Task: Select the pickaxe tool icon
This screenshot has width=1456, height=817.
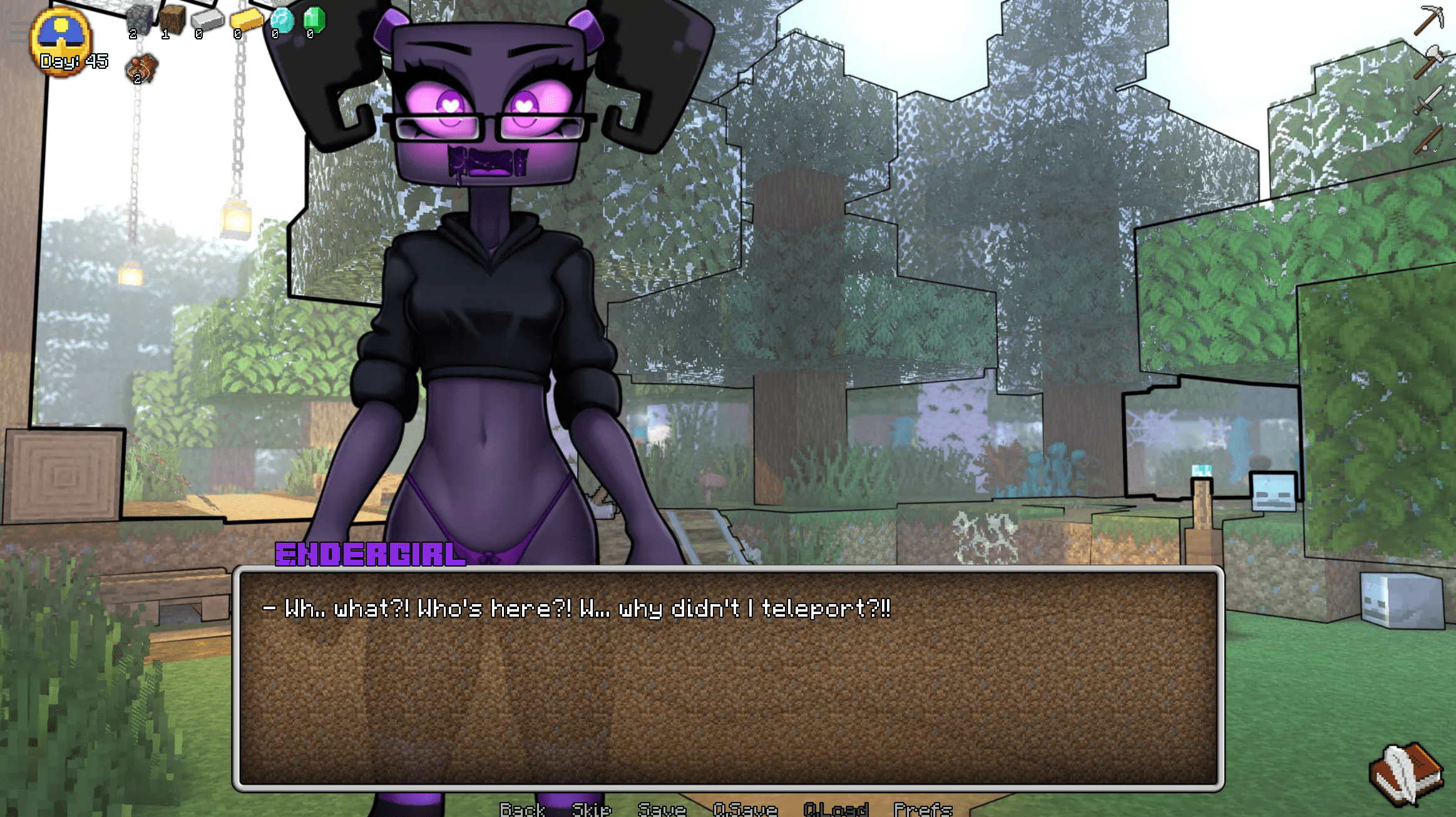Action: coord(1428,20)
